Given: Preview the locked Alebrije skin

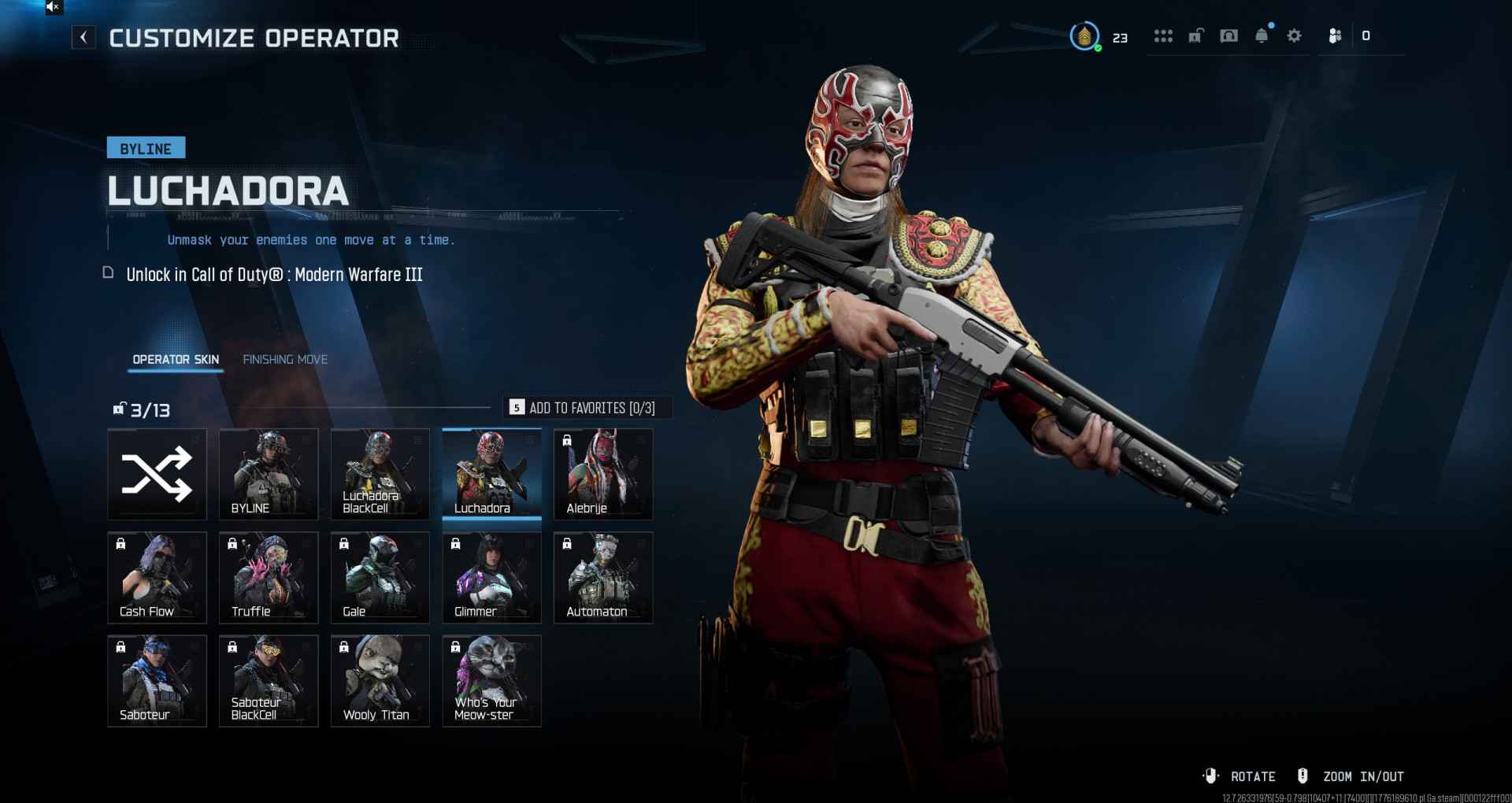Looking at the screenshot, I should pos(603,474).
